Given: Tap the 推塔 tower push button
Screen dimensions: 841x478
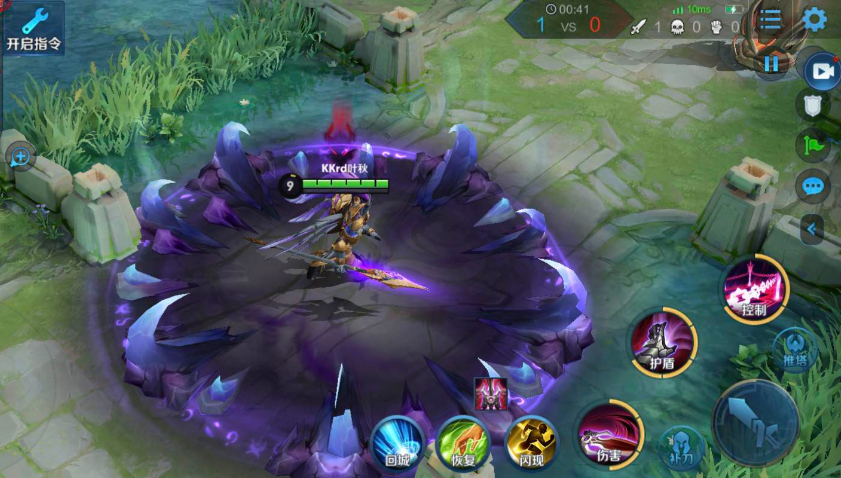Looking at the screenshot, I should tap(795, 349).
